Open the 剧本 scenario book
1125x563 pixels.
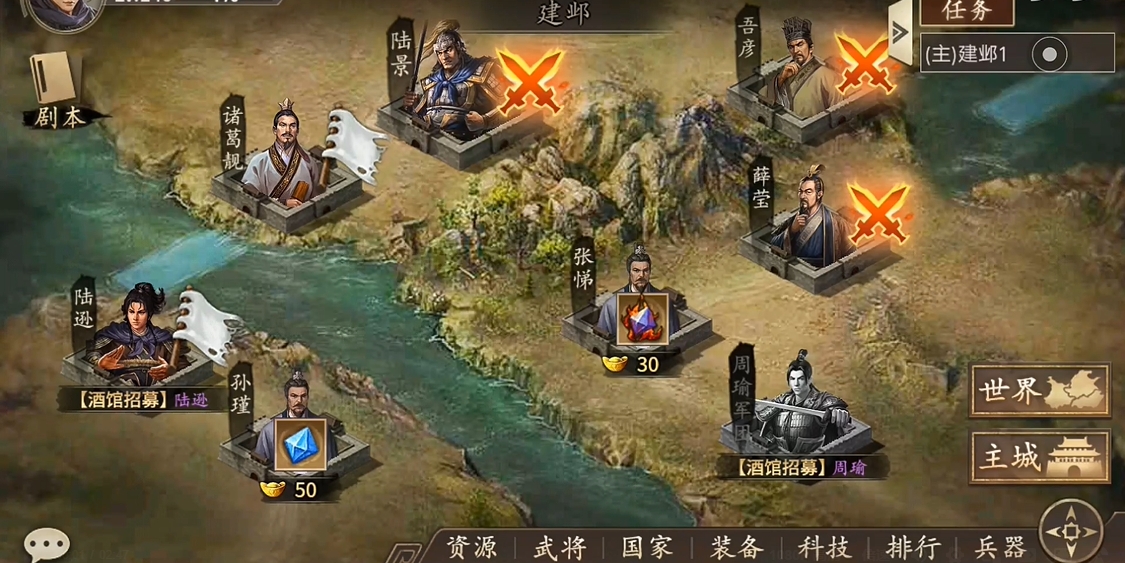57,90
